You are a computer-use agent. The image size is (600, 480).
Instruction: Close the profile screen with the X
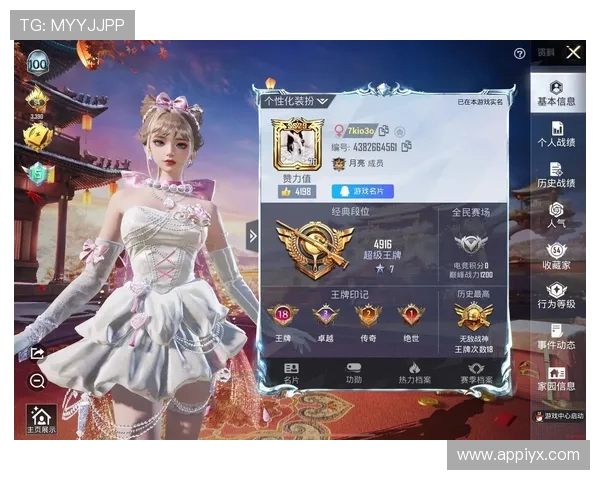pyautogui.click(x=573, y=52)
